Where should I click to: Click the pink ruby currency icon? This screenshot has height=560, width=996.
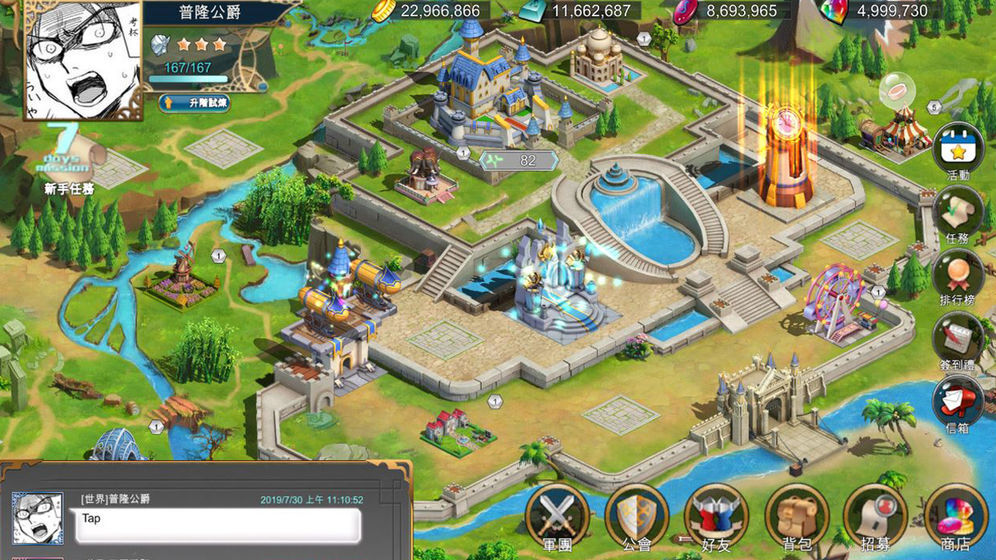pyautogui.click(x=685, y=11)
